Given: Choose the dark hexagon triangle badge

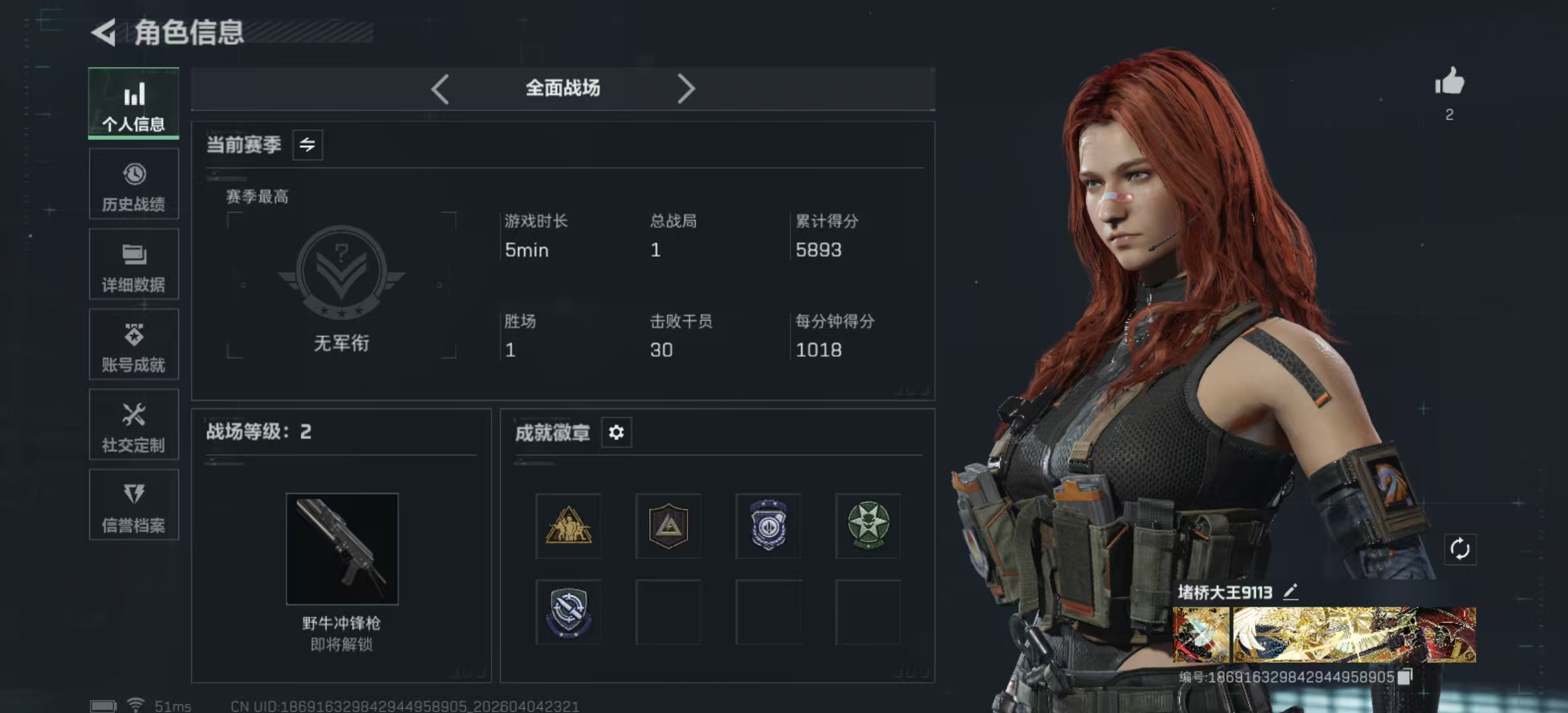Looking at the screenshot, I should pyautogui.click(x=669, y=526).
